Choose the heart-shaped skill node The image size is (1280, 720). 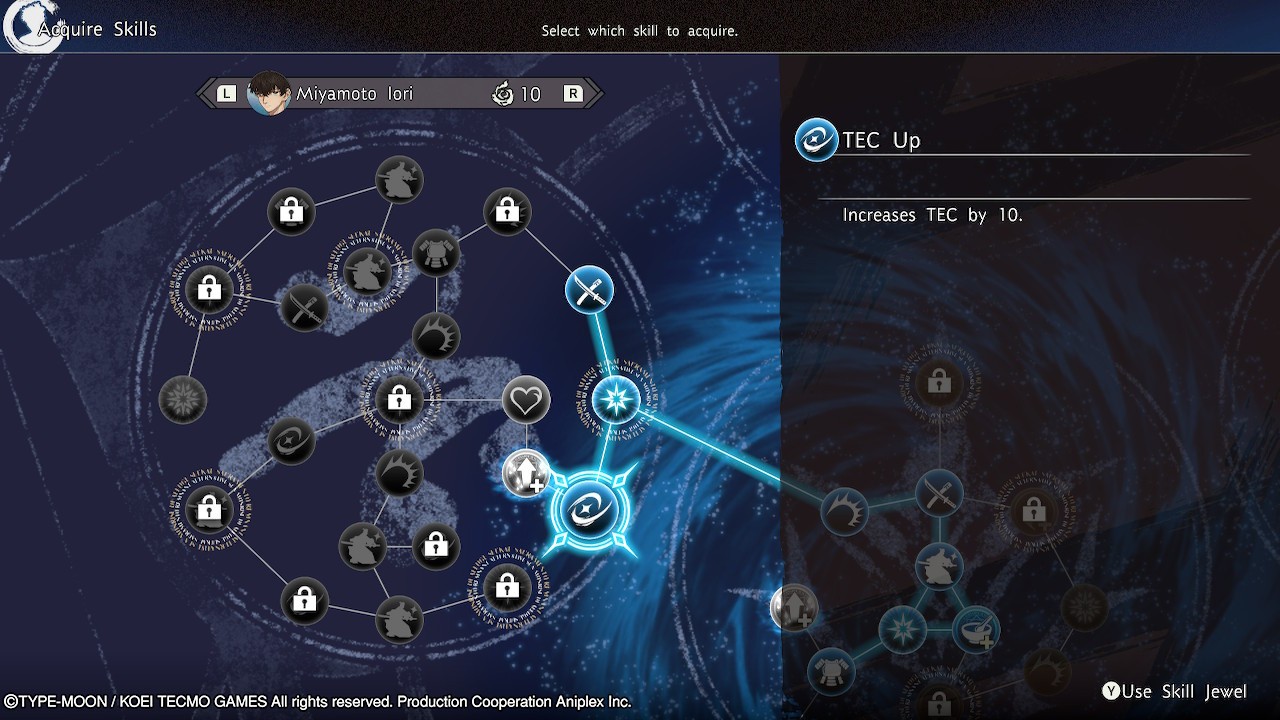coord(526,401)
